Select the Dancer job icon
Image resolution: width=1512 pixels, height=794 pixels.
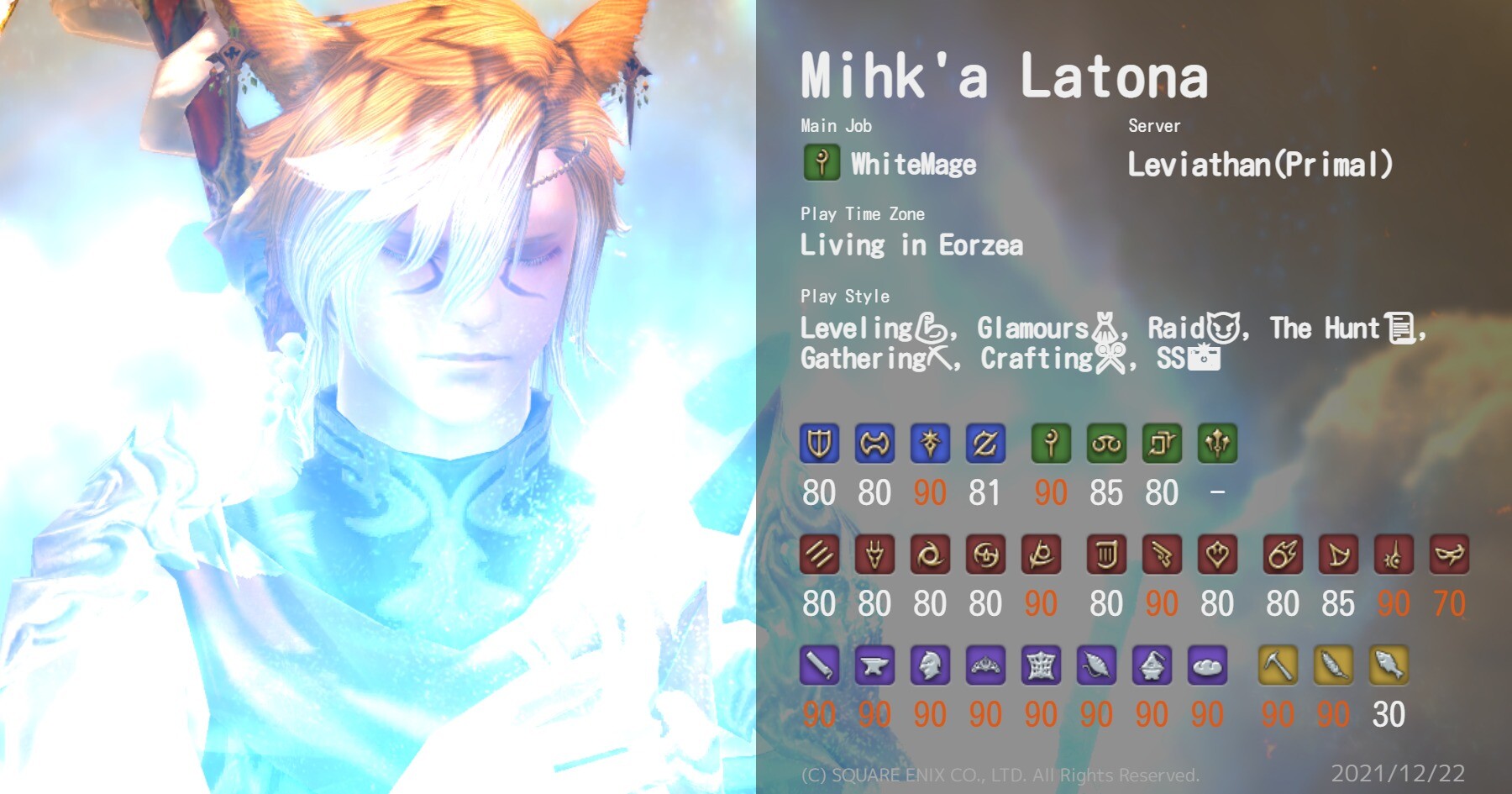[x=1217, y=555]
